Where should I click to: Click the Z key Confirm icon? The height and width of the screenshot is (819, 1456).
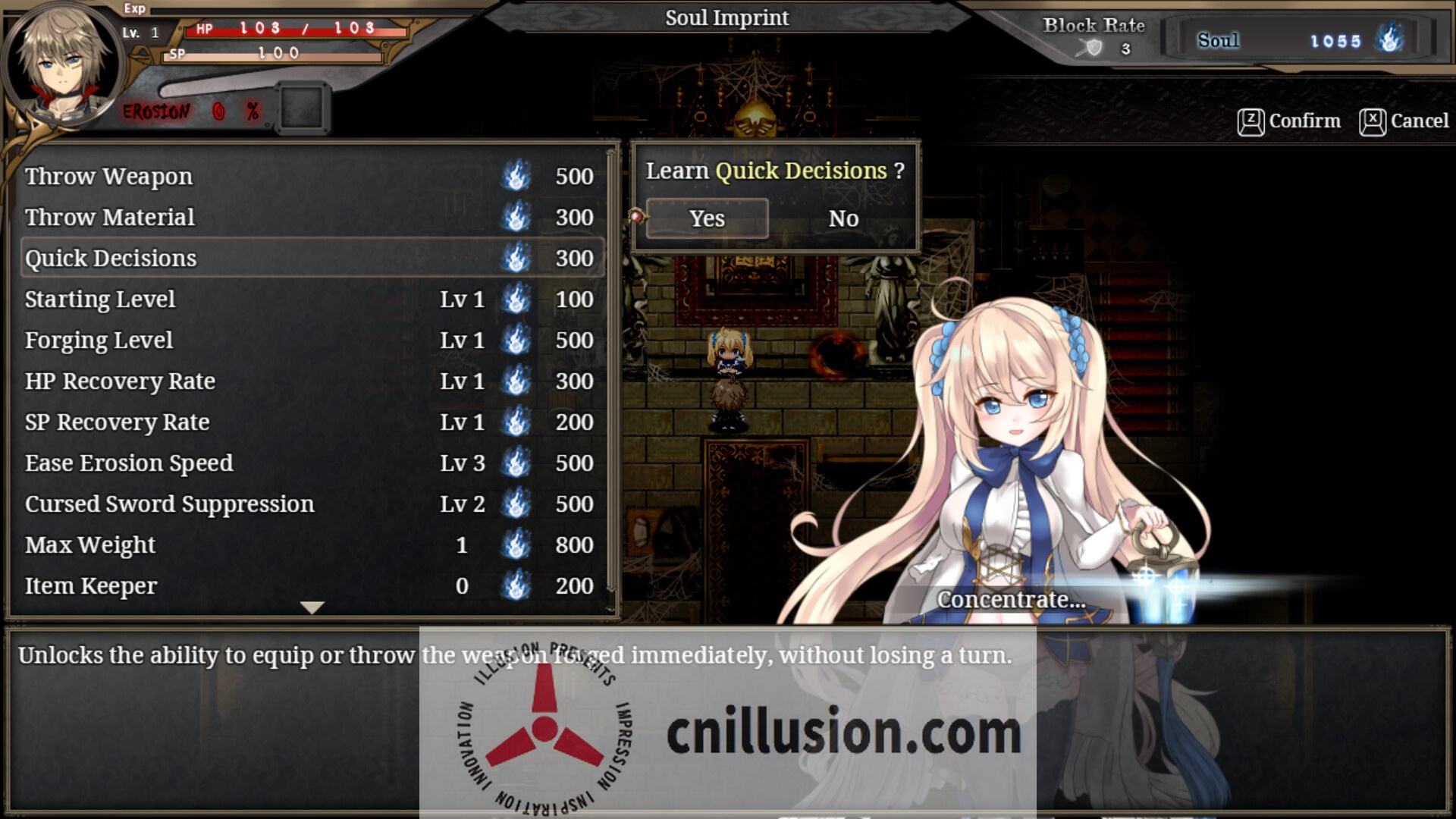coord(1250,121)
